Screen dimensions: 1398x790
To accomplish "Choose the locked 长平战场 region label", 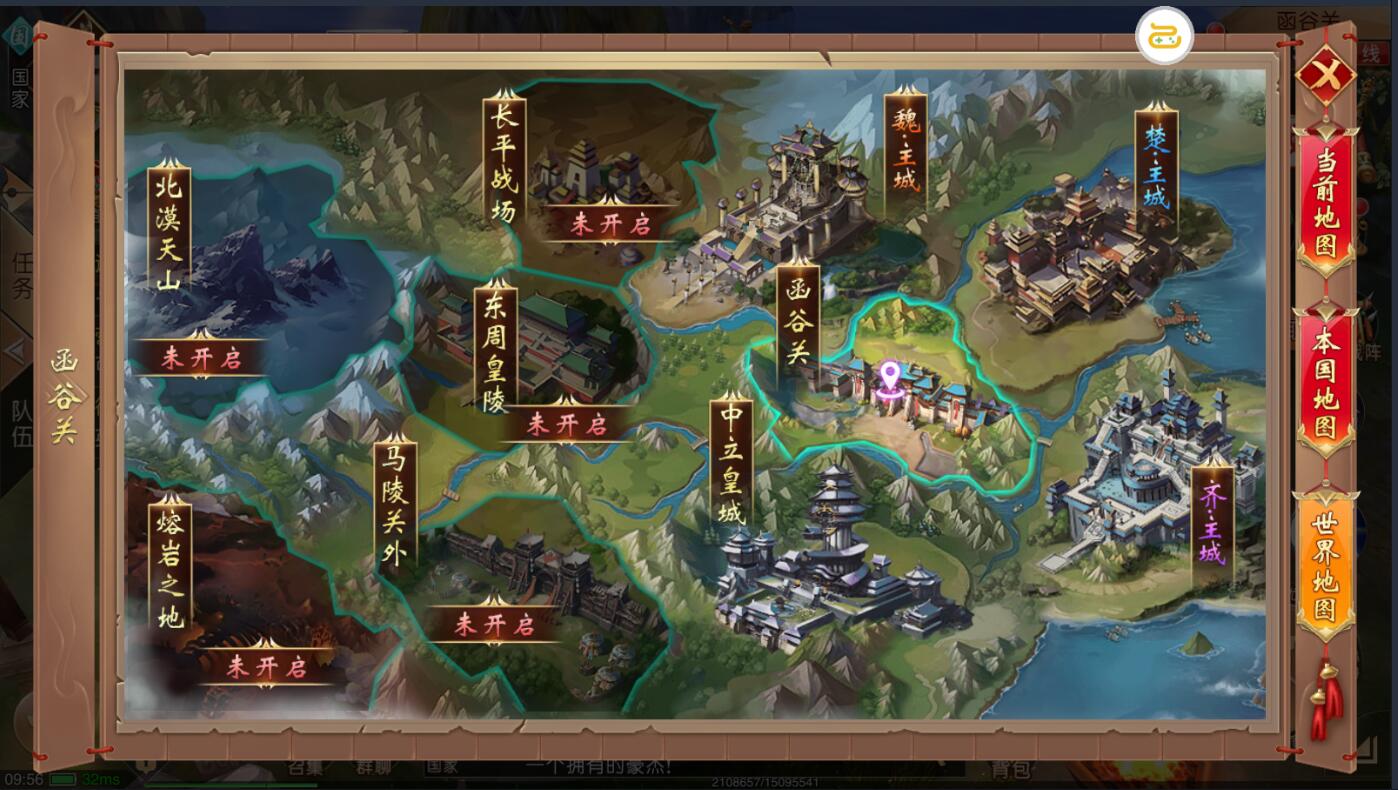I will coord(503,162).
